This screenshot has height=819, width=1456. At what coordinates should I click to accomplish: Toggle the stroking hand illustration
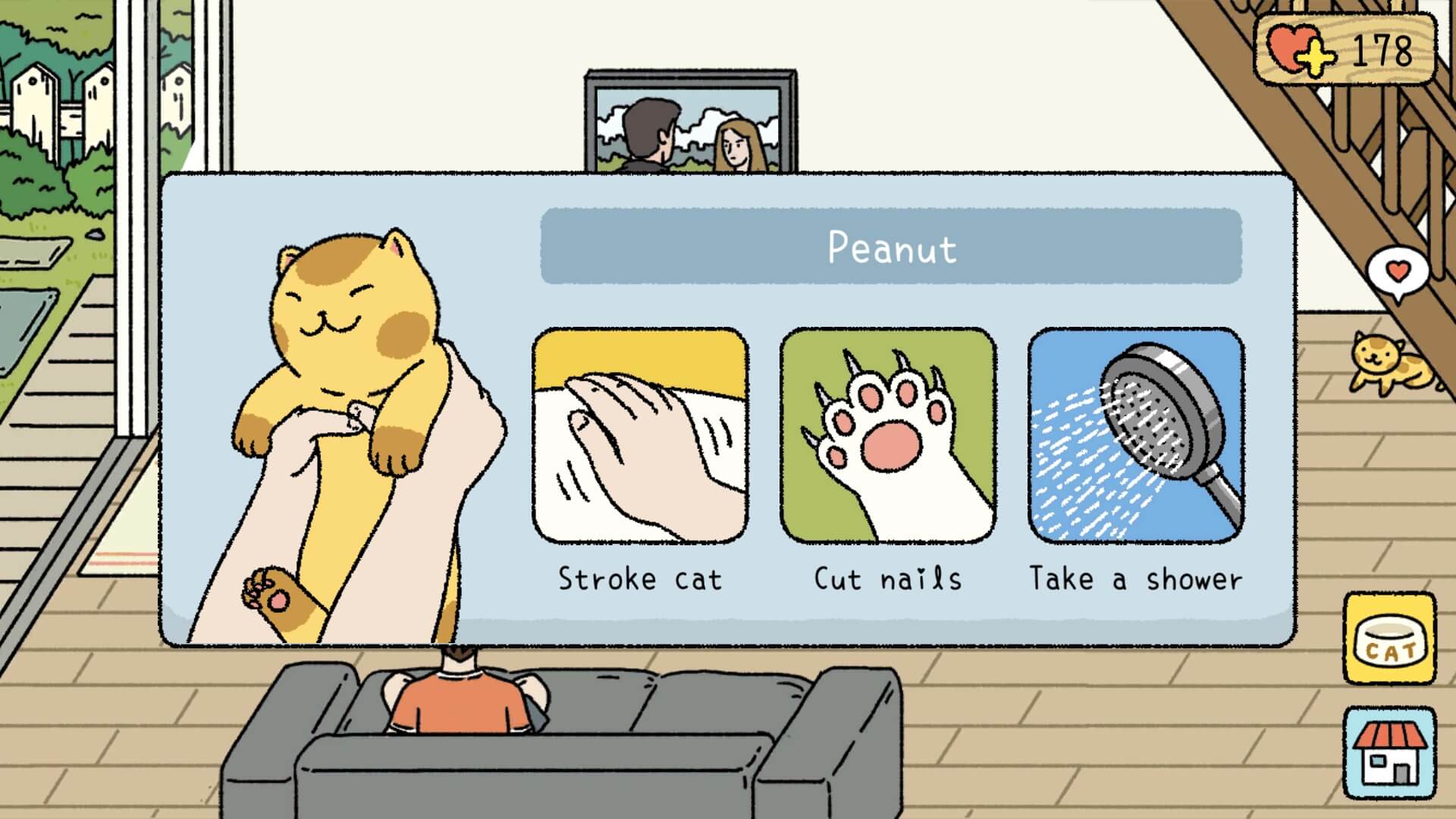coord(641,436)
